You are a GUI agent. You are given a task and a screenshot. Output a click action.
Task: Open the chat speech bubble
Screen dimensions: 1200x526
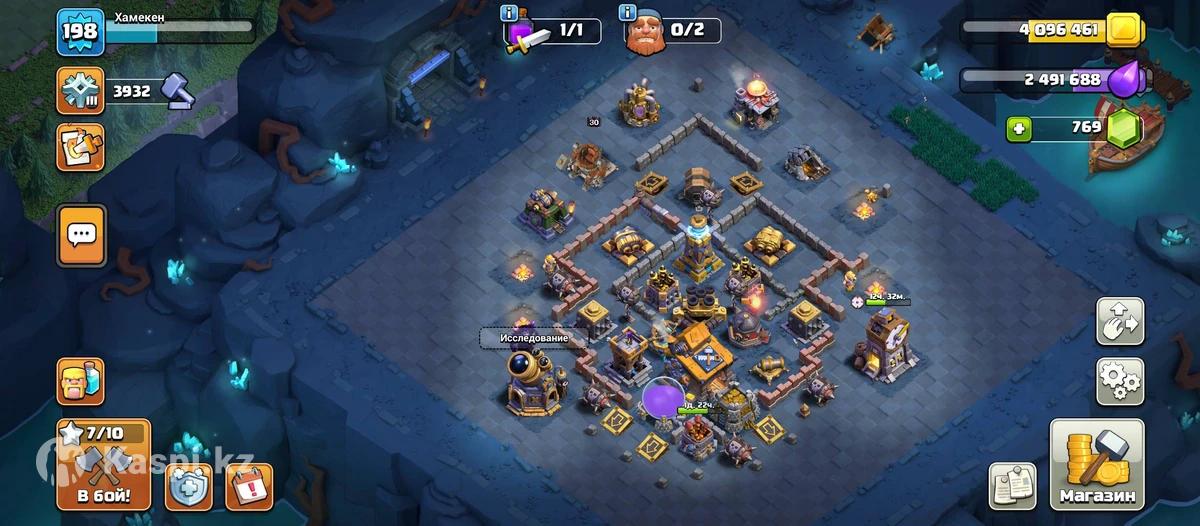pyautogui.click(x=81, y=236)
